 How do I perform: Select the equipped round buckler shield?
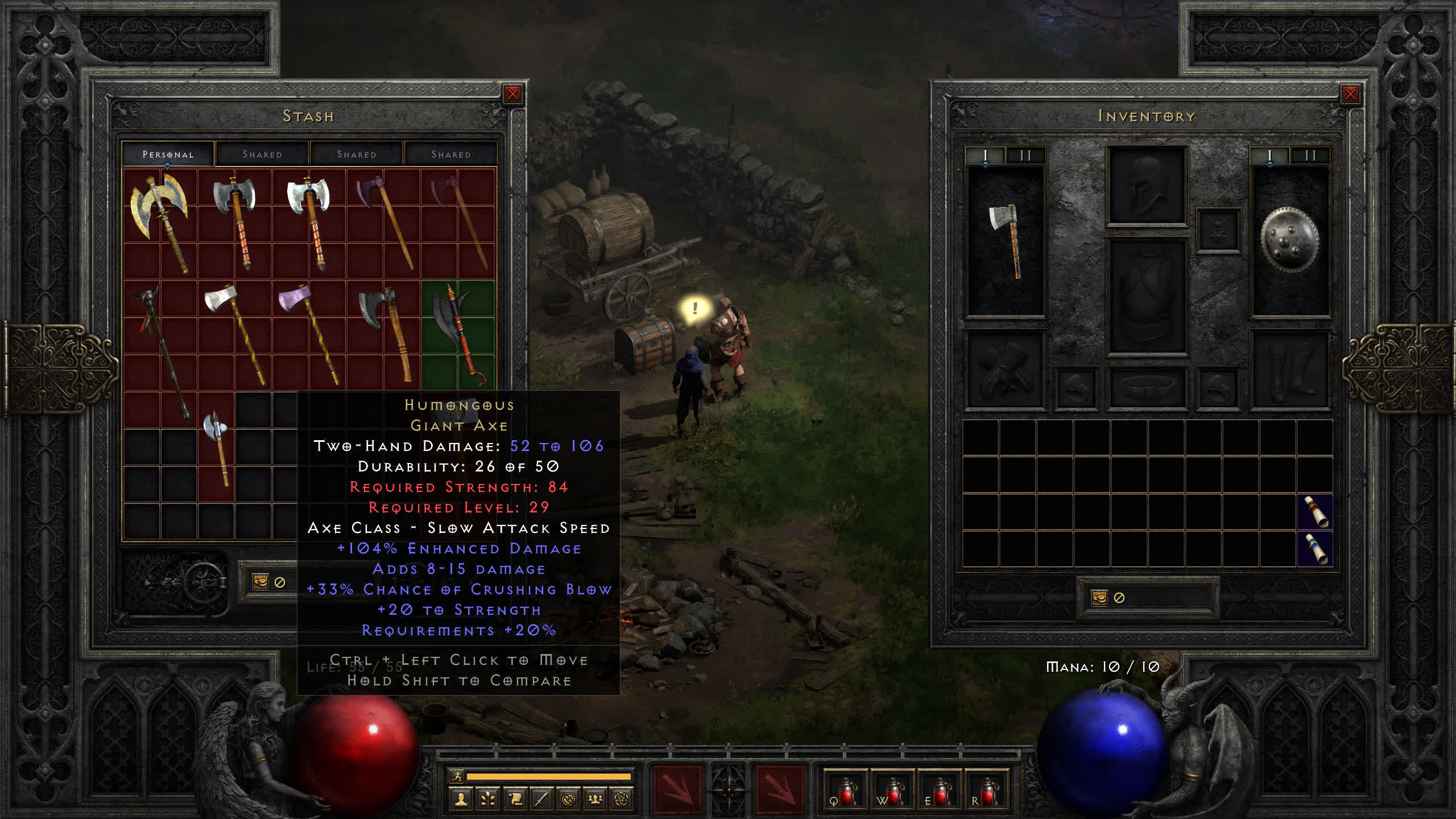[x=1289, y=240]
